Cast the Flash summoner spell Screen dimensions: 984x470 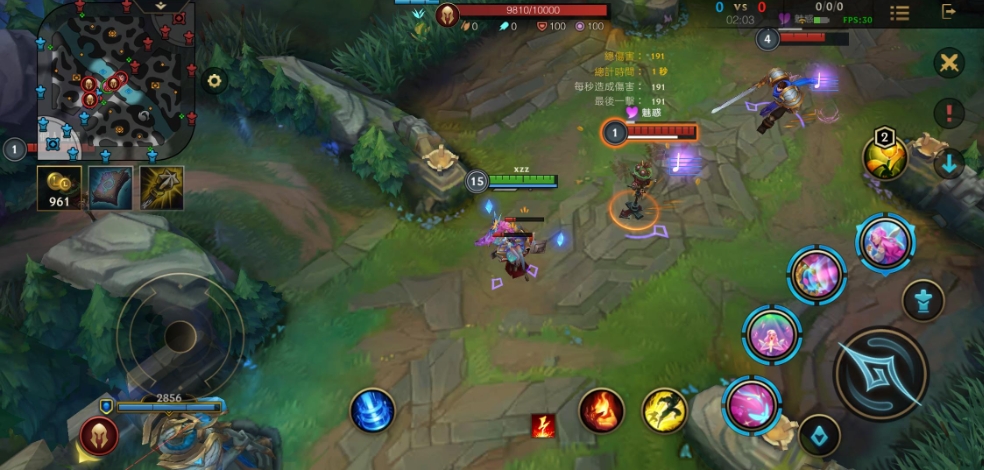coord(662,410)
